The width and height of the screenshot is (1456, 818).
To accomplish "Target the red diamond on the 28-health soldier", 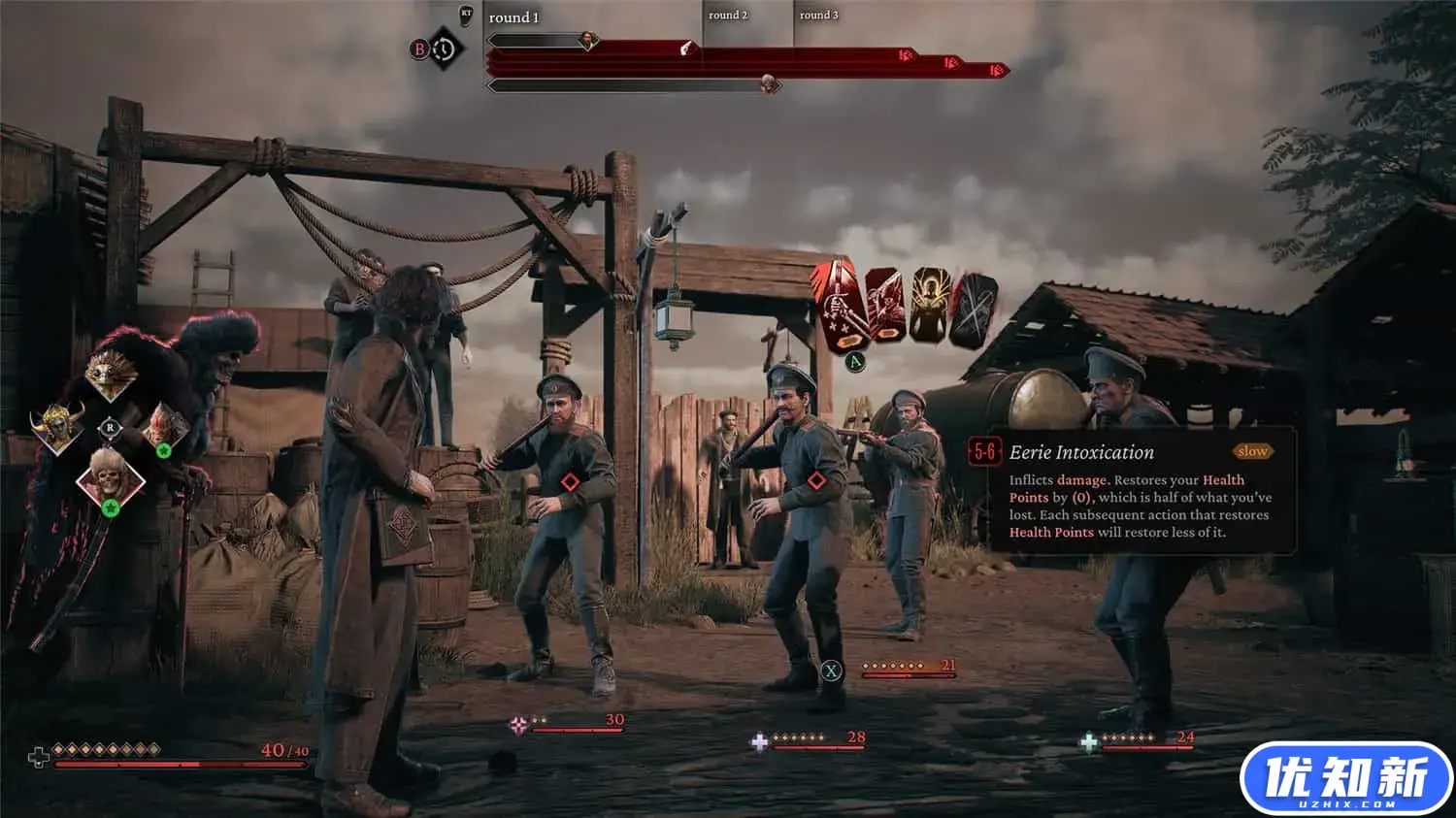I will pos(817,480).
